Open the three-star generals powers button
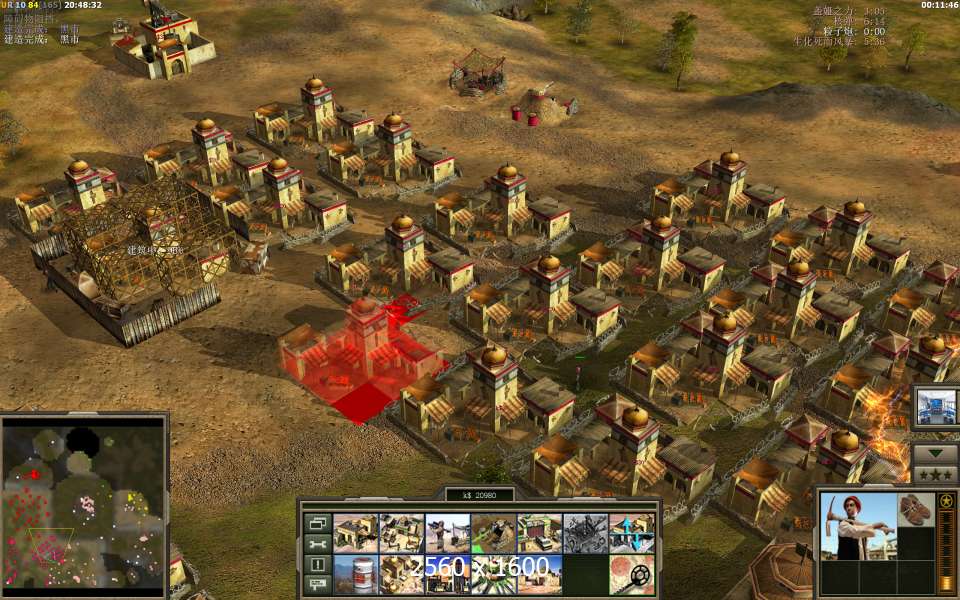Image resolution: width=960 pixels, height=600 pixels. click(x=936, y=474)
